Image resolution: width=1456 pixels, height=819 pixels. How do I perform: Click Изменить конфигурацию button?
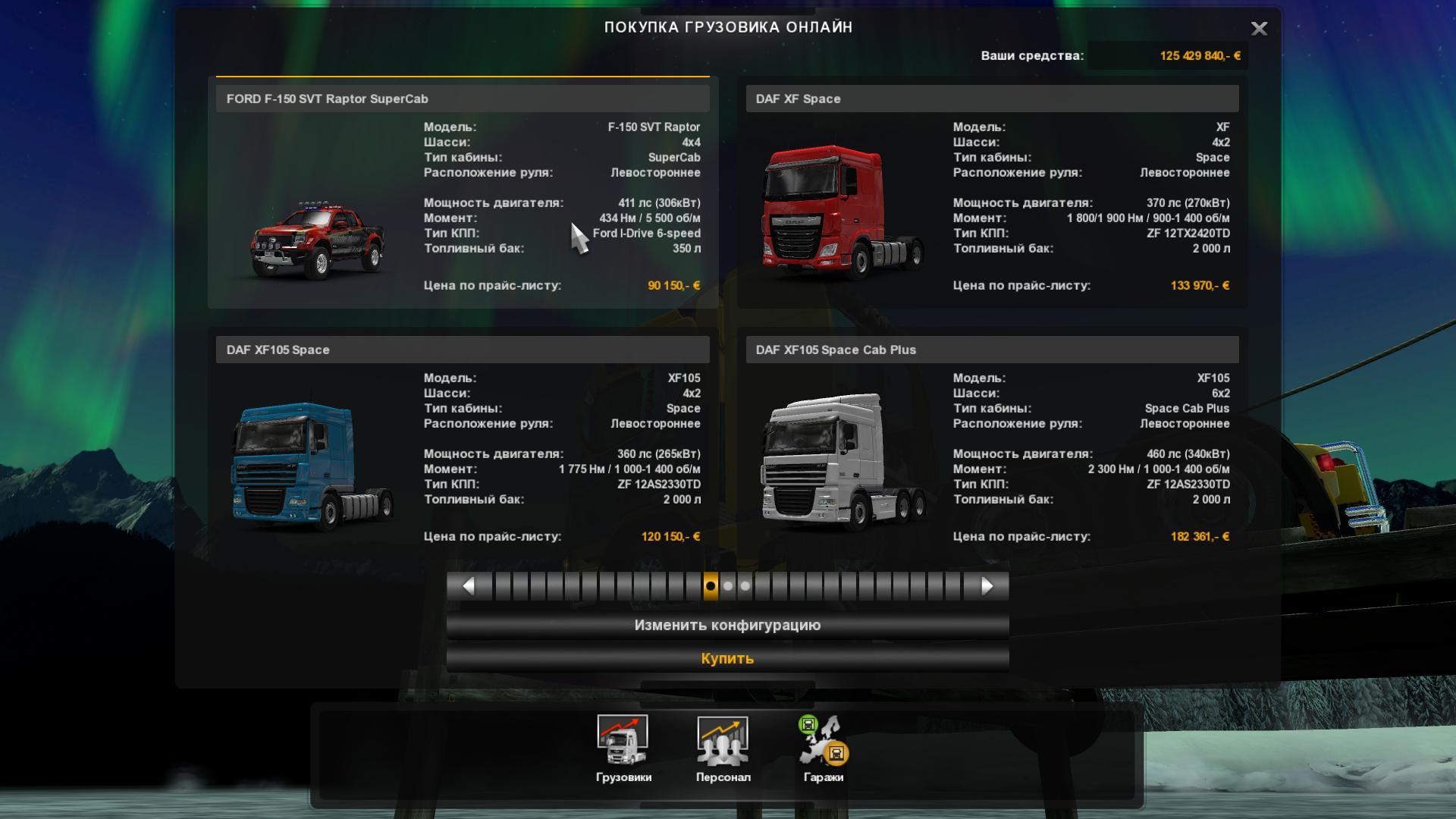(727, 626)
